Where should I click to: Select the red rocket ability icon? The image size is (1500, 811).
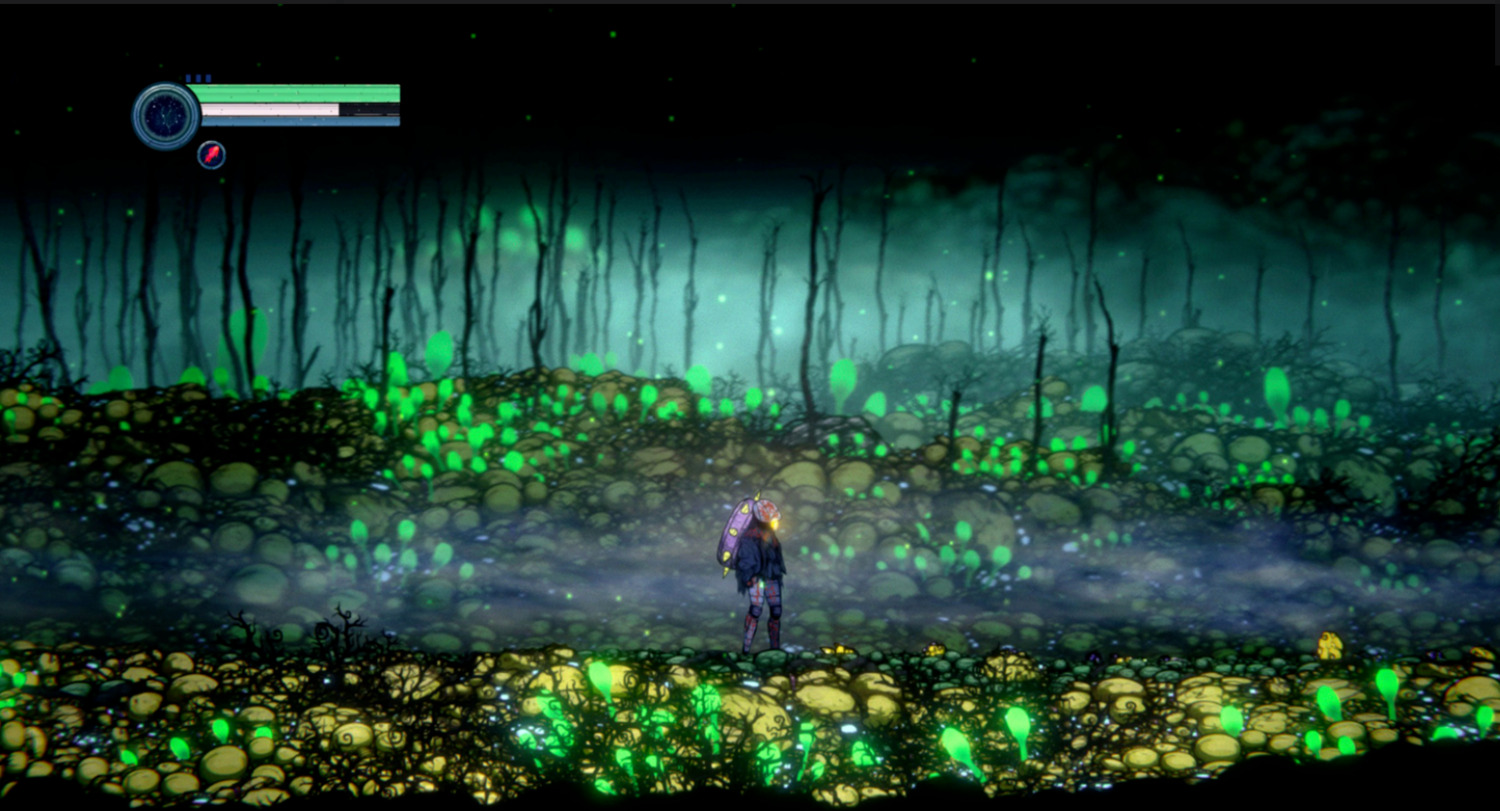click(x=211, y=155)
